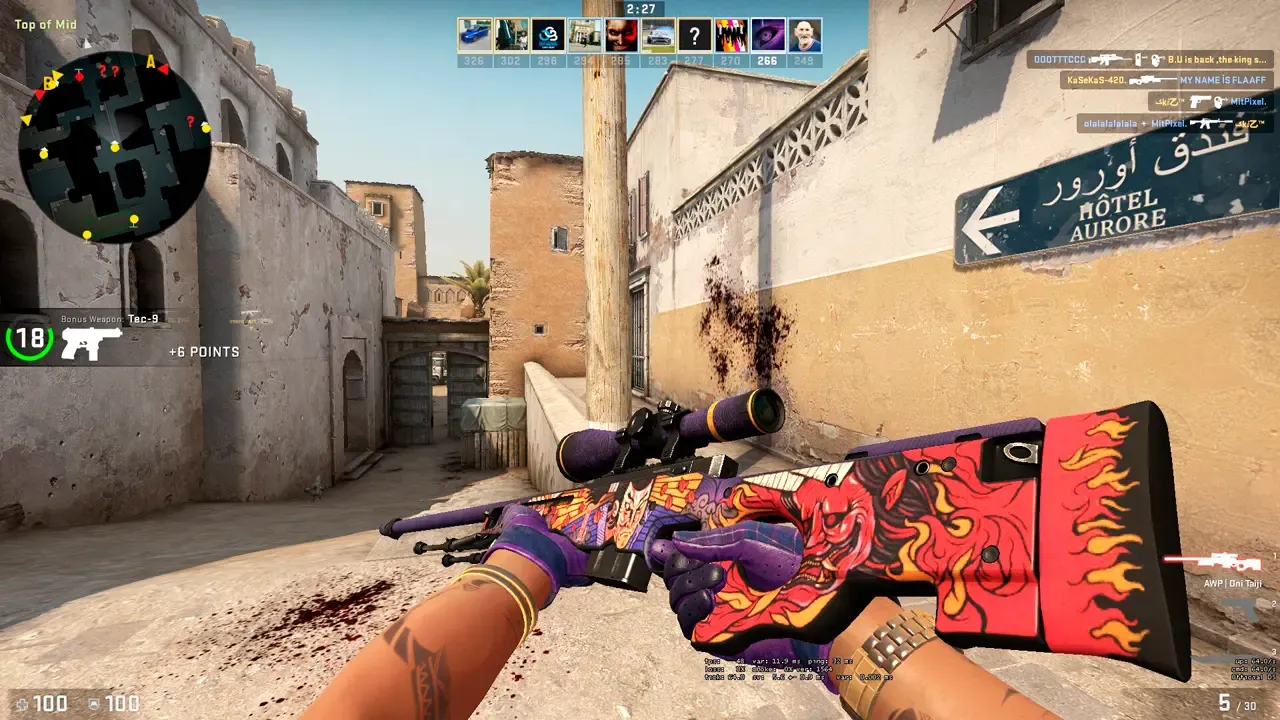
Task: Select the AWP Oni Taiji weapon slot
Action: click(x=1231, y=564)
